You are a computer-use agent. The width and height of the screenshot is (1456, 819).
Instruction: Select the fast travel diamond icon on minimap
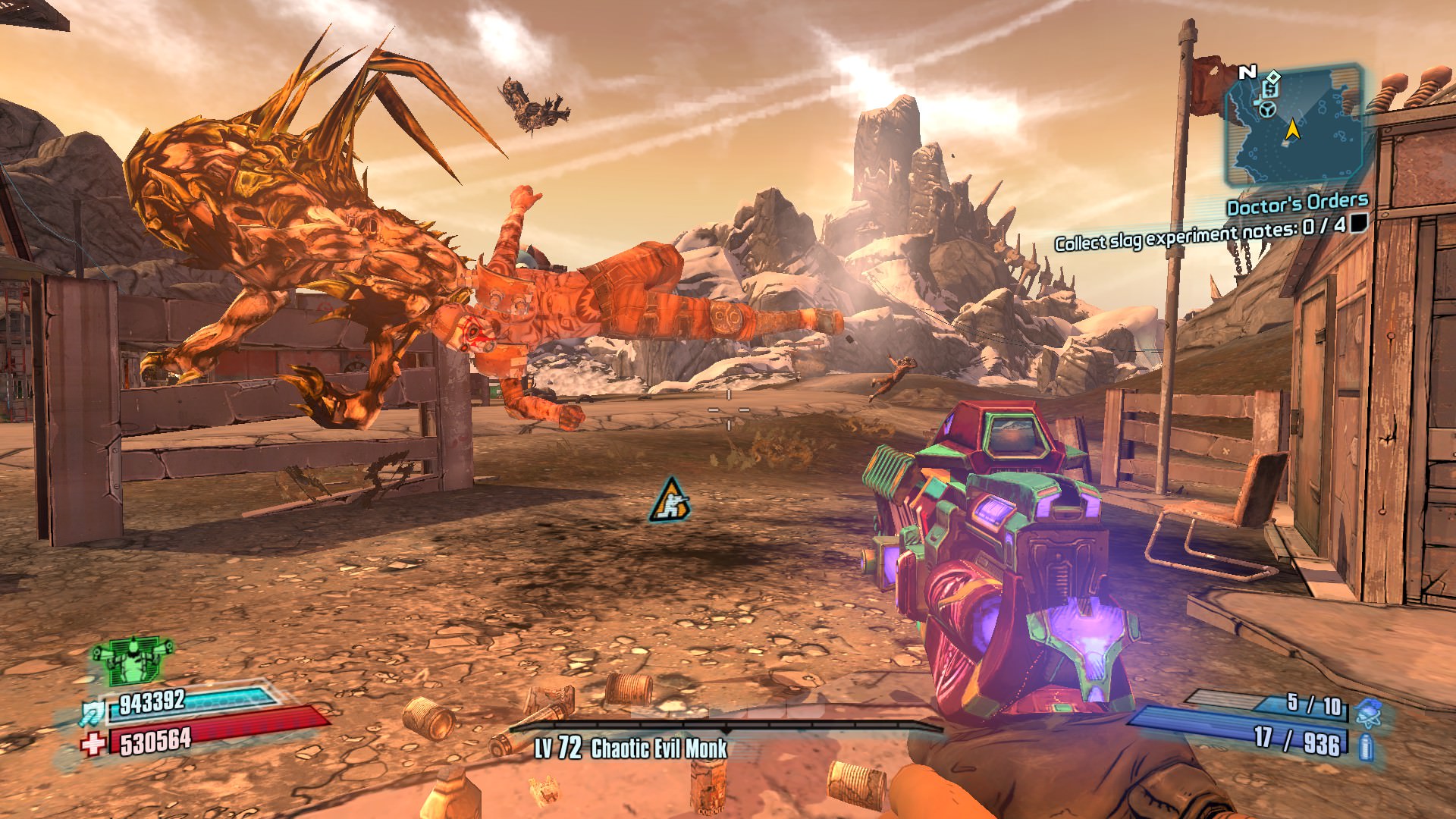coord(1273,77)
